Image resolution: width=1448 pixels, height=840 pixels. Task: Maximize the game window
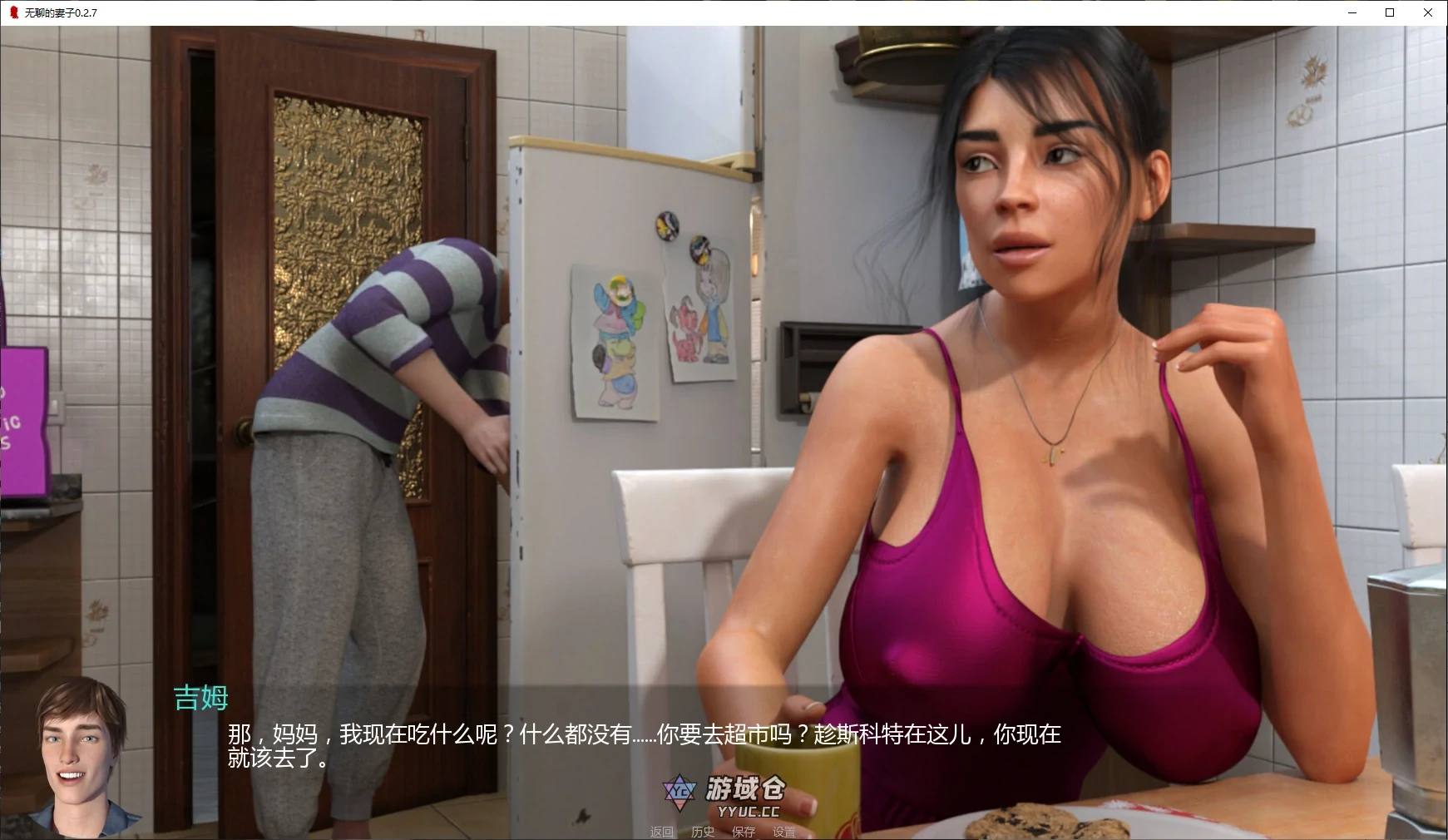pos(1388,12)
